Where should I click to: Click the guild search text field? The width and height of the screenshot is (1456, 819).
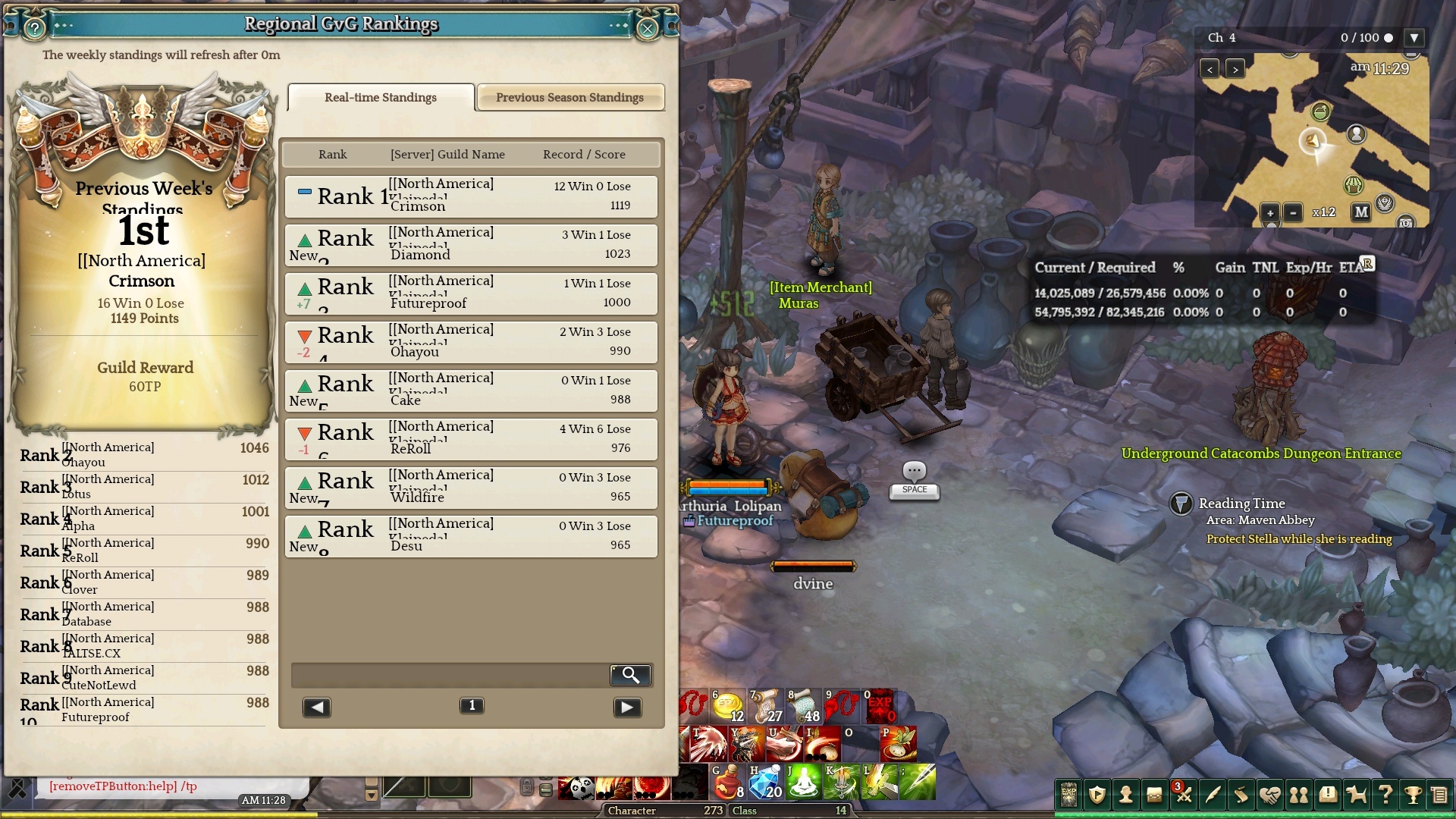click(450, 675)
